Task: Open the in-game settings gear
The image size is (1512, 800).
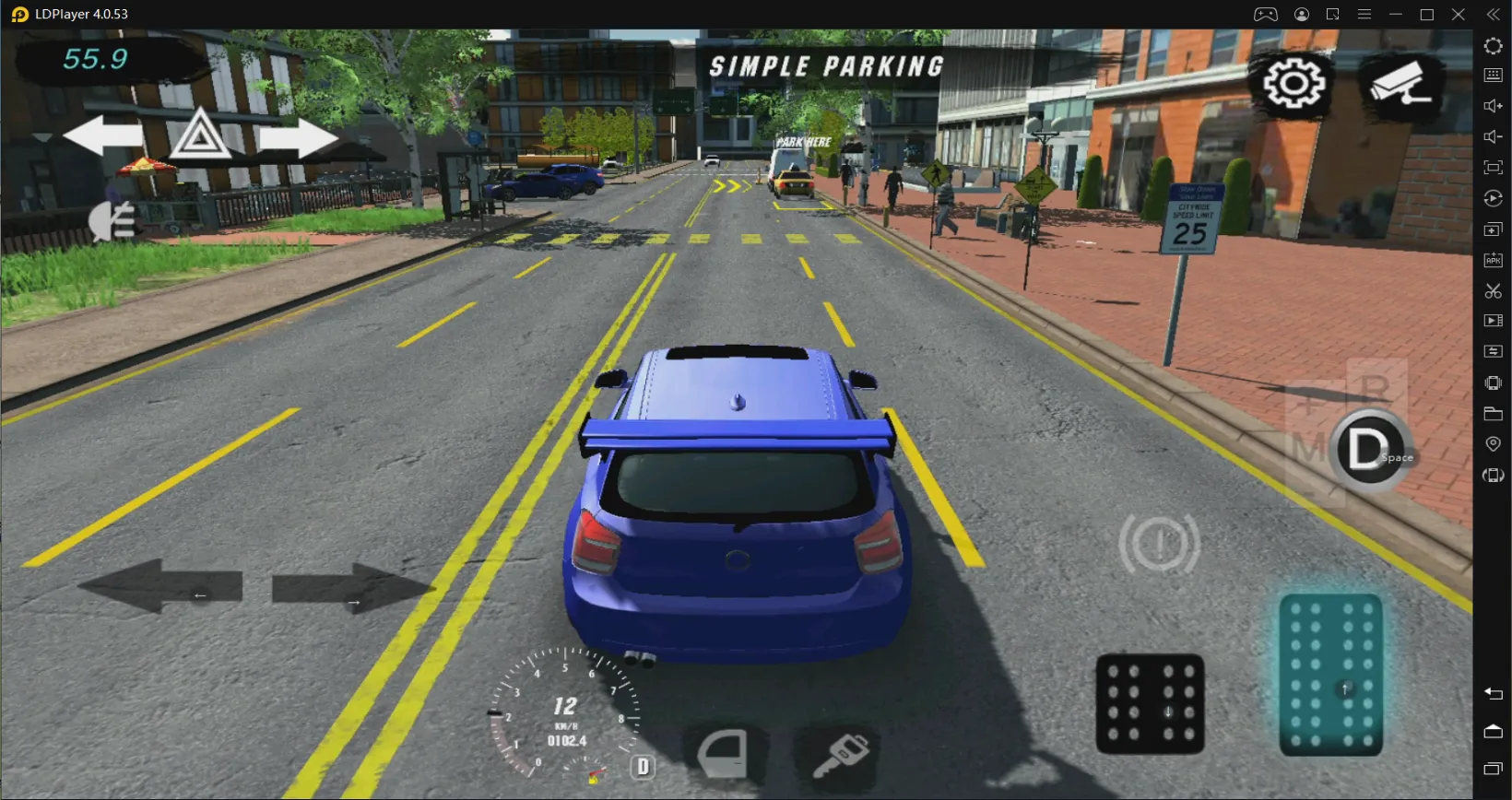Action: click(1294, 82)
